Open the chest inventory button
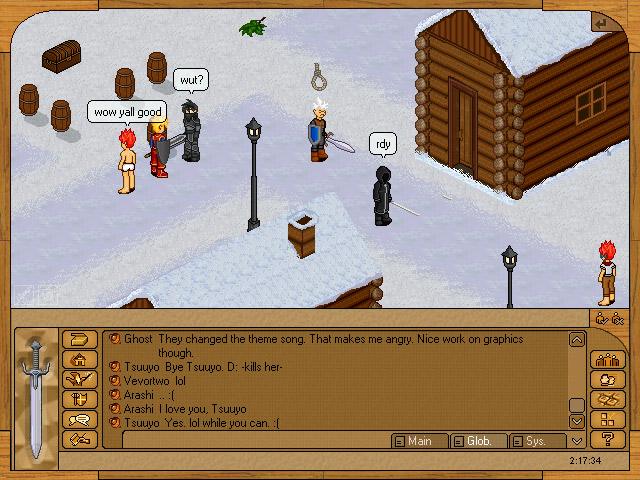Image resolution: width=640 pixels, height=480 pixels. [79, 339]
